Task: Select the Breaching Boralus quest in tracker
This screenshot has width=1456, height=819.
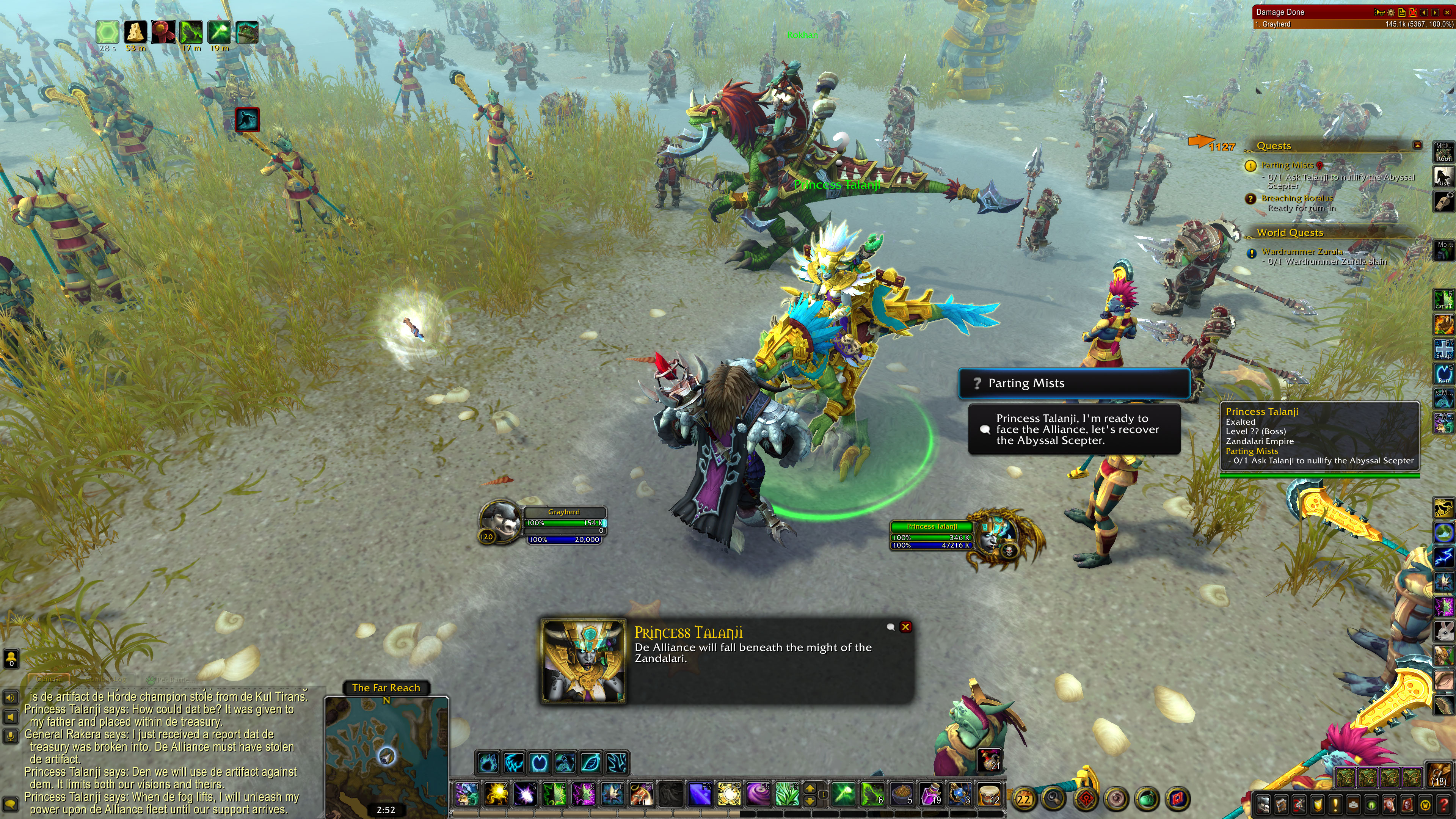Action: click(1297, 198)
